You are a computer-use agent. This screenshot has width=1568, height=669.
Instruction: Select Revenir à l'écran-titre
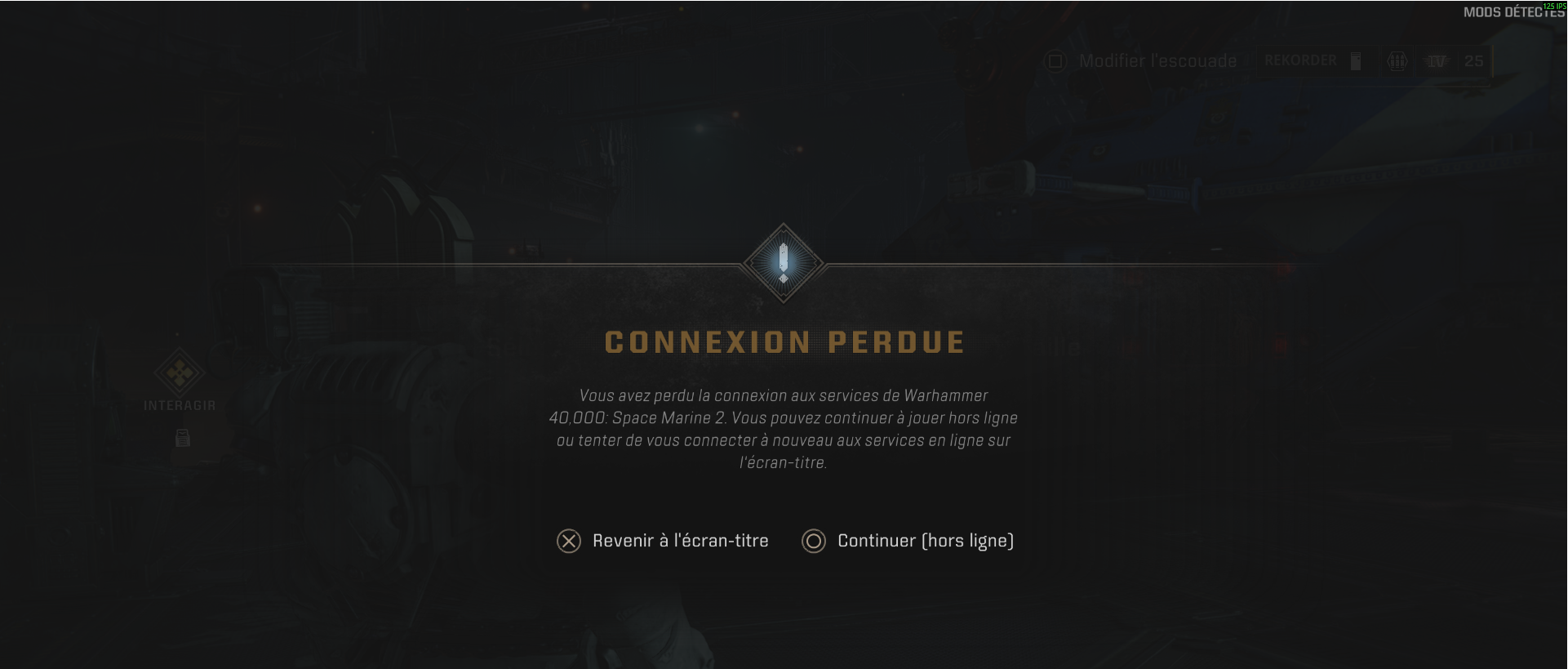click(679, 541)
